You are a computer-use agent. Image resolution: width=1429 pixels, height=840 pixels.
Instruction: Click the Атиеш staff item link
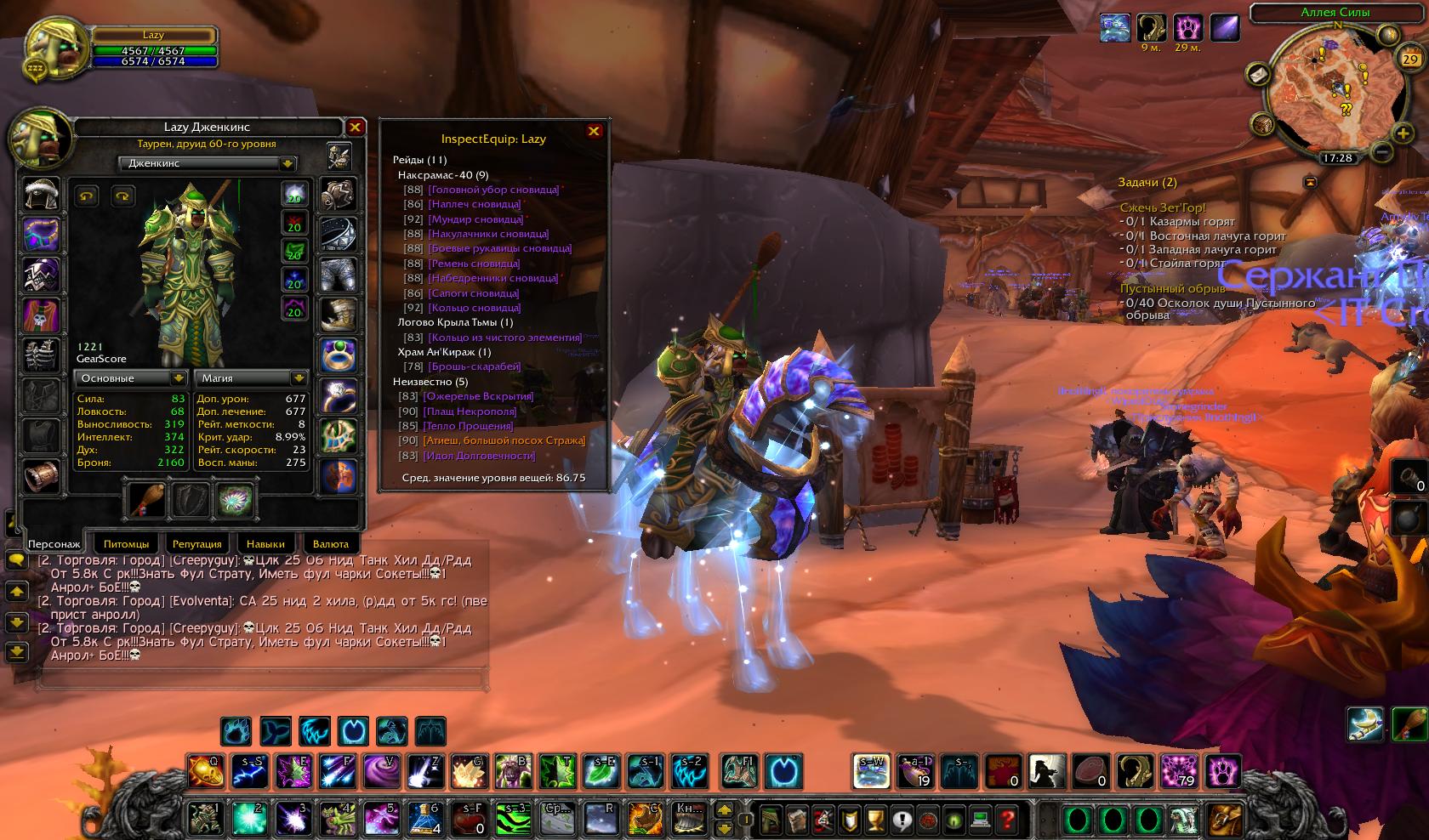pyautogui.click(x=504, y=440)
